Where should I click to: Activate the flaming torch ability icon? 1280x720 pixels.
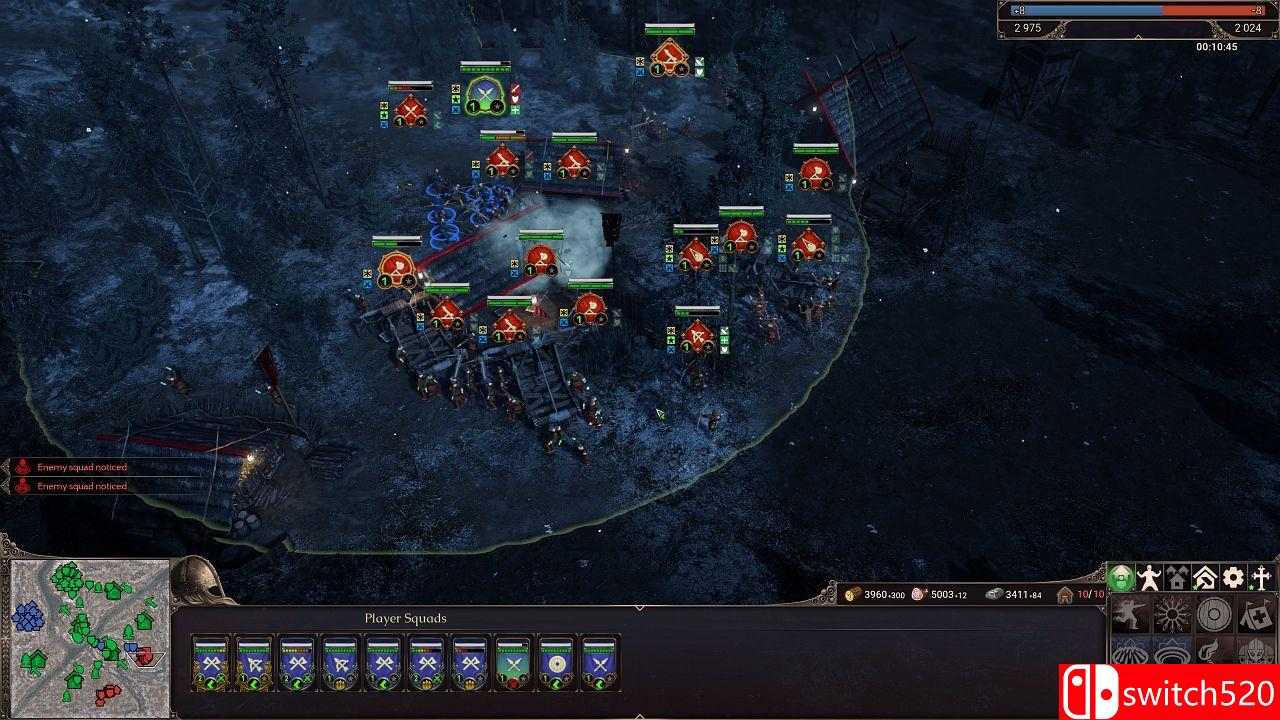click(x=1209, y=649)
